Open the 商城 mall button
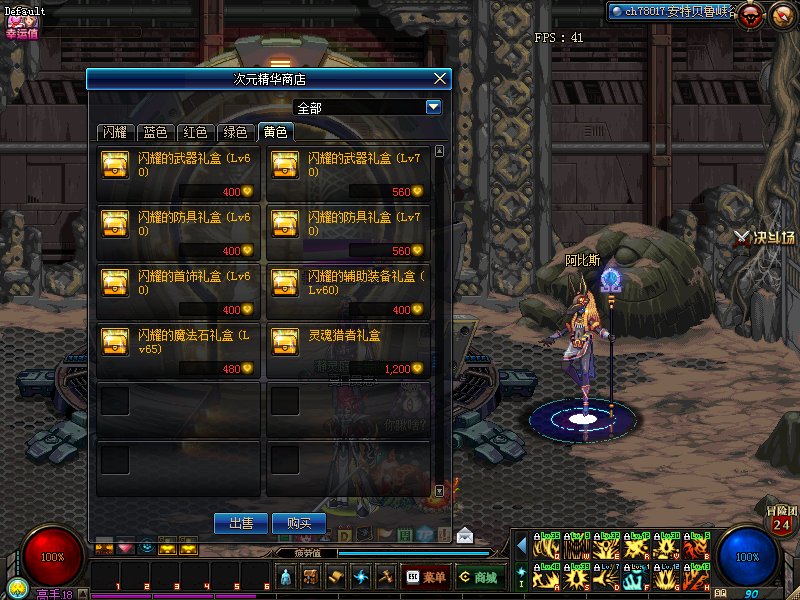 tap(479, 577)
